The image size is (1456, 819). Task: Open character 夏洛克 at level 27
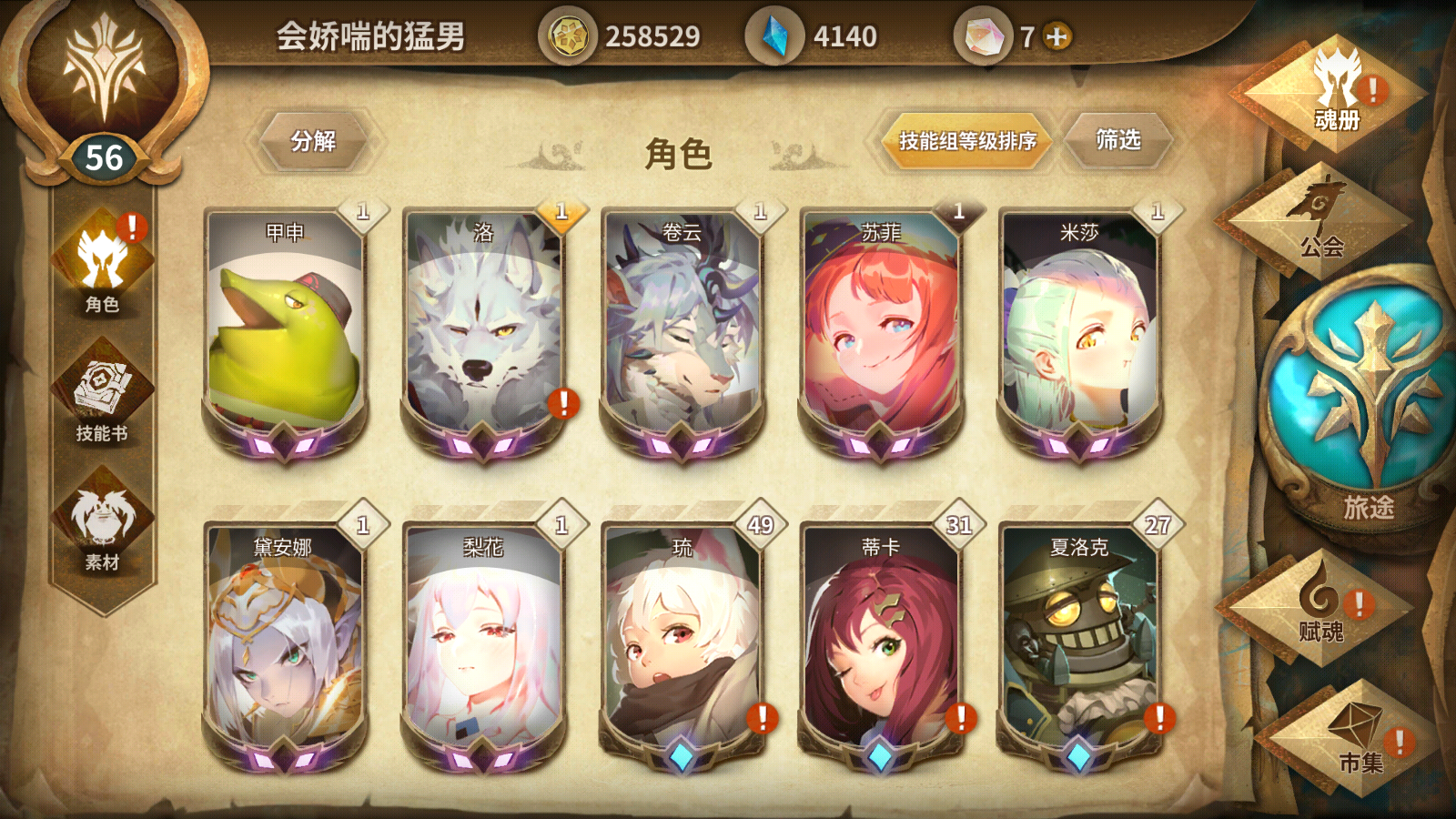(x=1079, y=646)
